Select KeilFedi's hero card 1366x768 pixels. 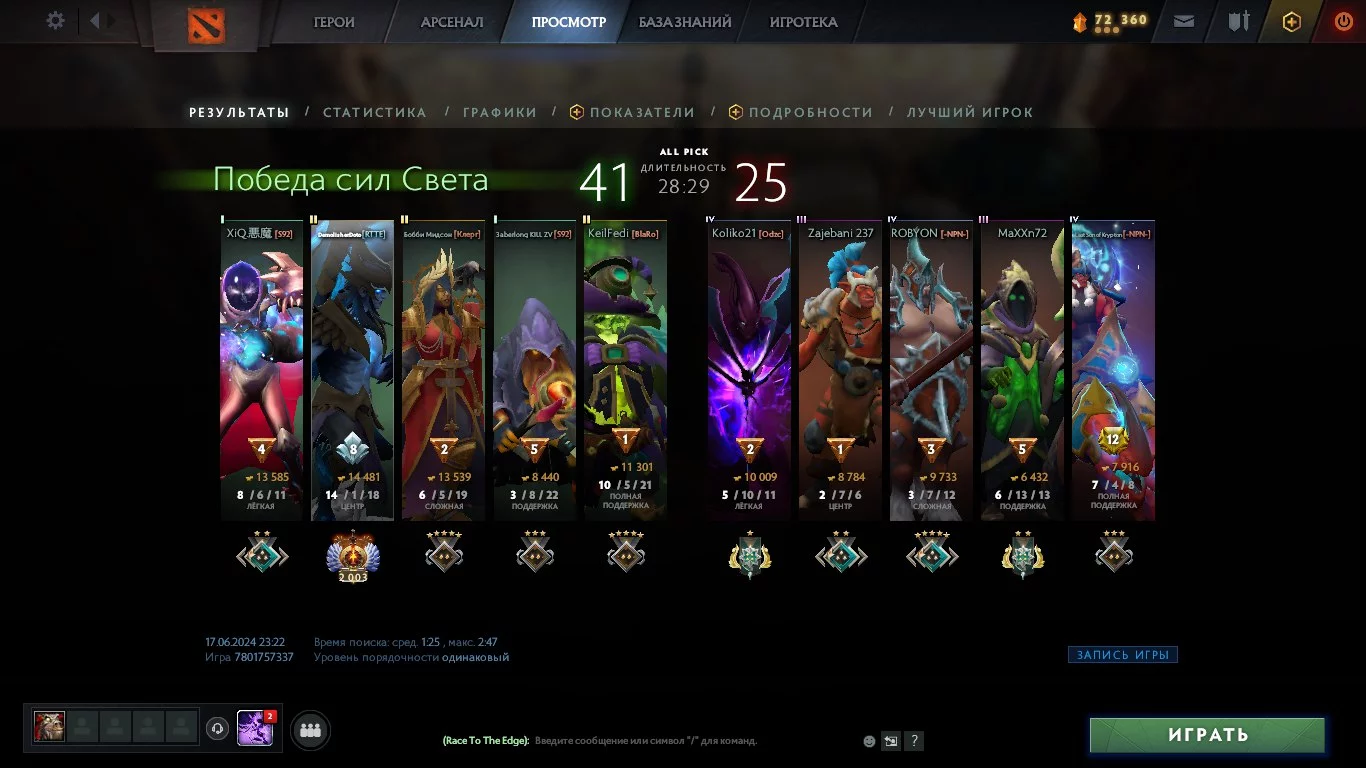[625, 370]
